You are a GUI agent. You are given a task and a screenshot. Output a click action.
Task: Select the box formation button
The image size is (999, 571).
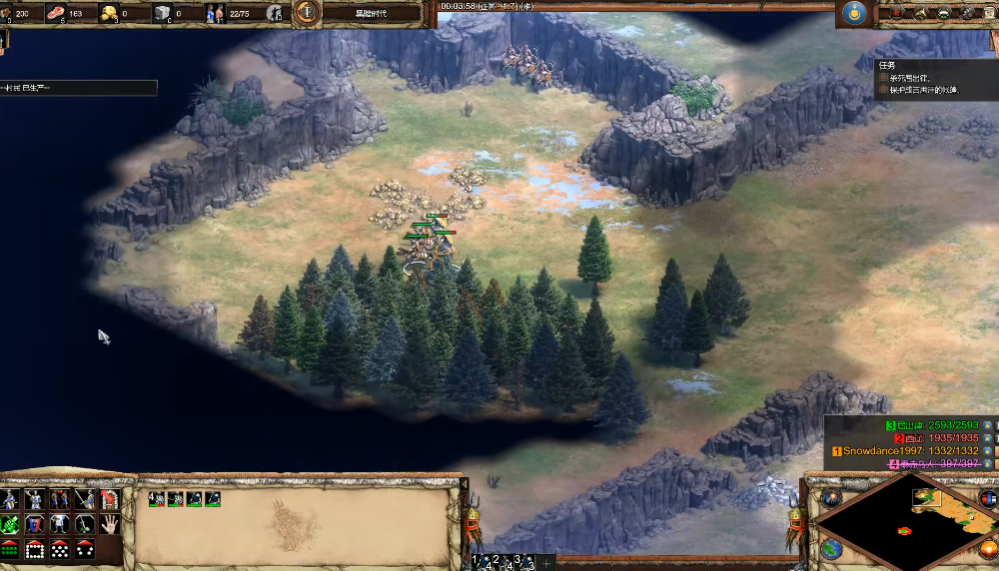click(x=35, y=548)
